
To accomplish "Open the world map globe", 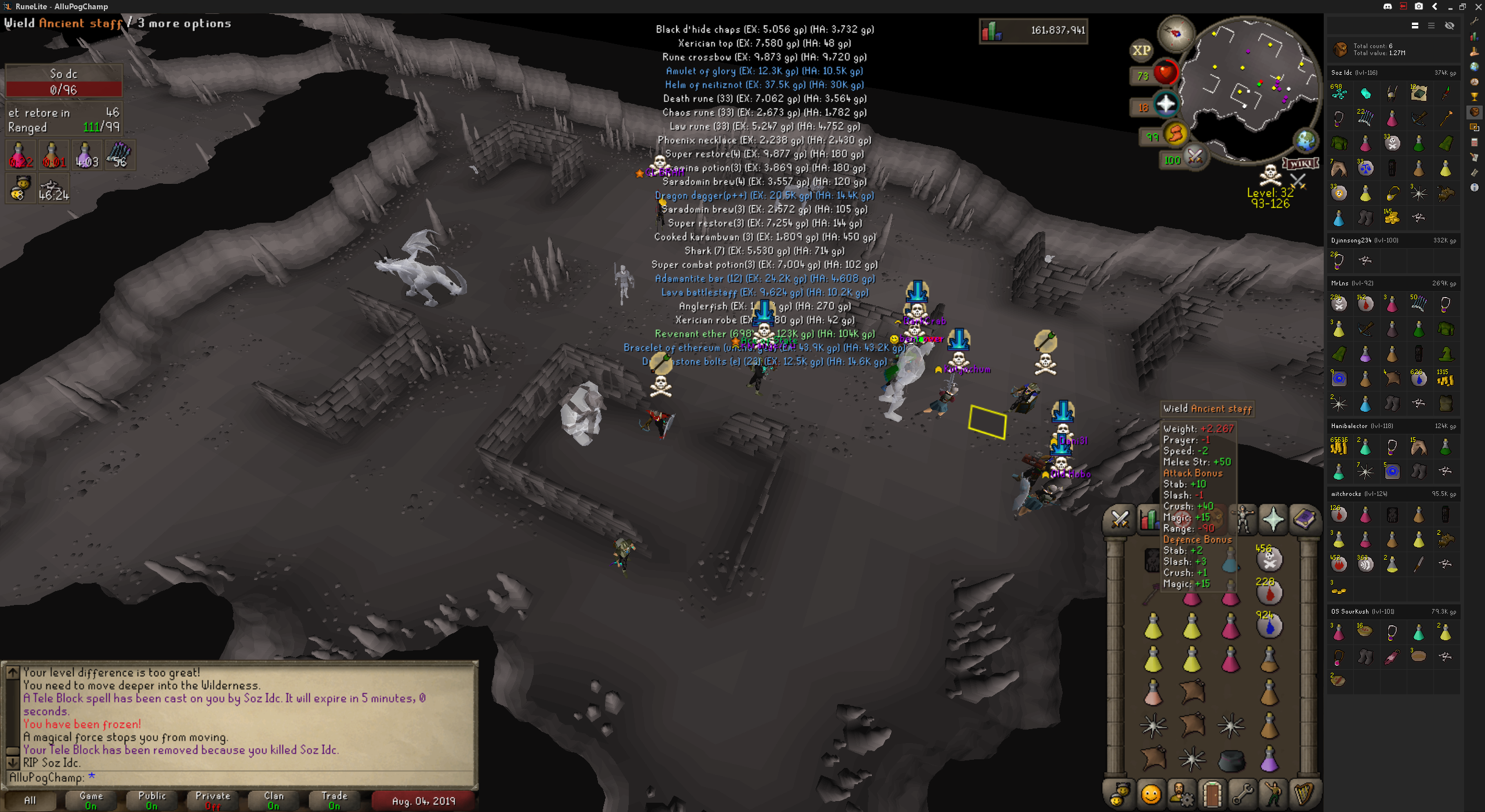I will pyautogui.click(x=1305, y=141).
